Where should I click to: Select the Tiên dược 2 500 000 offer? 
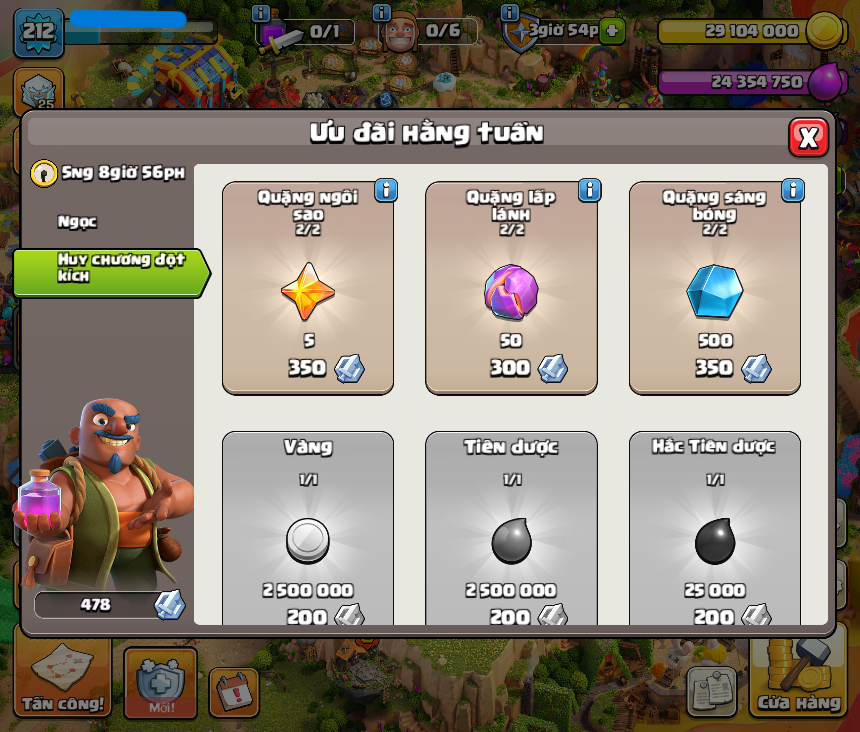511,530
